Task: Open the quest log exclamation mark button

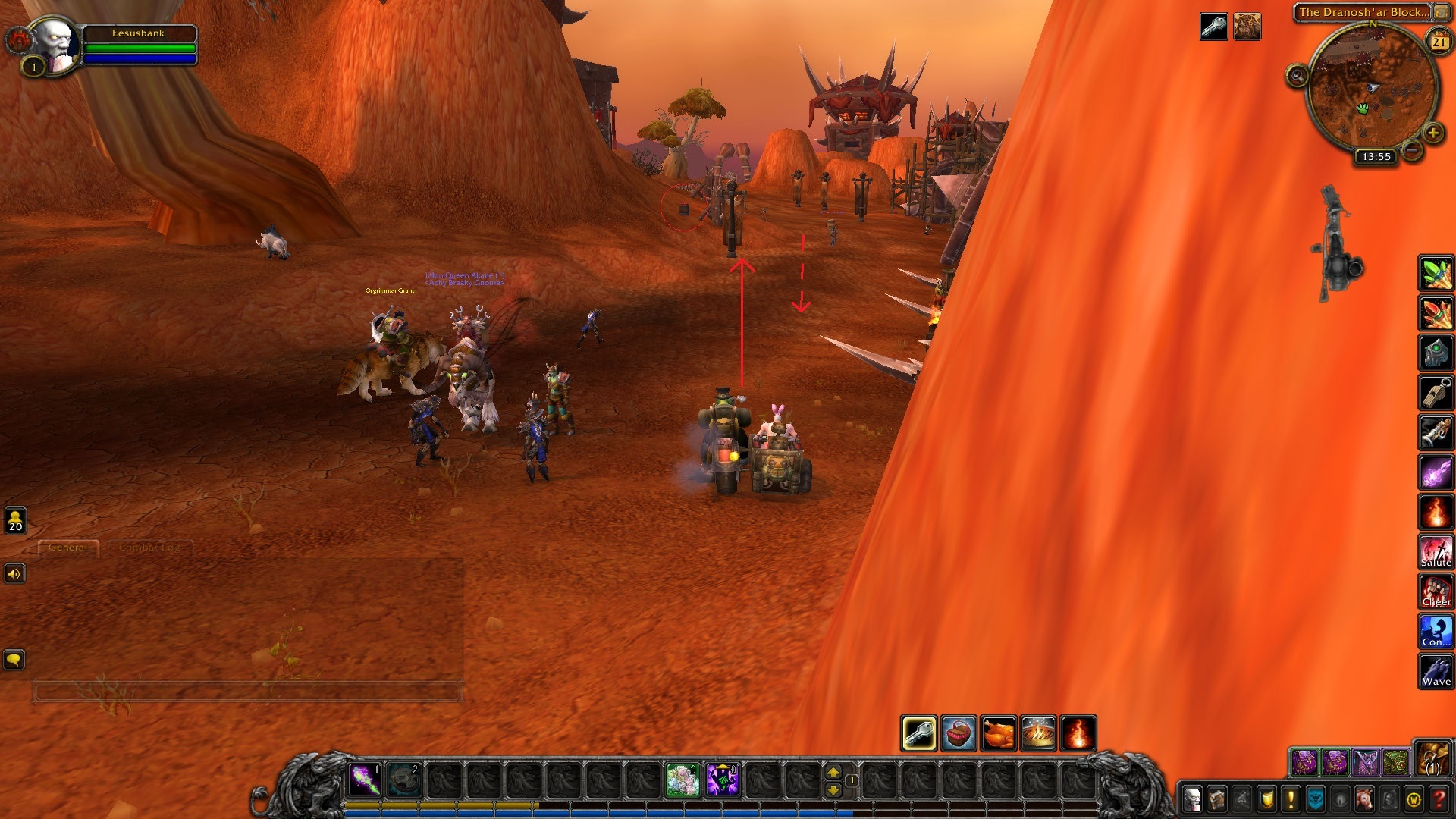Action: [1291, 799]
